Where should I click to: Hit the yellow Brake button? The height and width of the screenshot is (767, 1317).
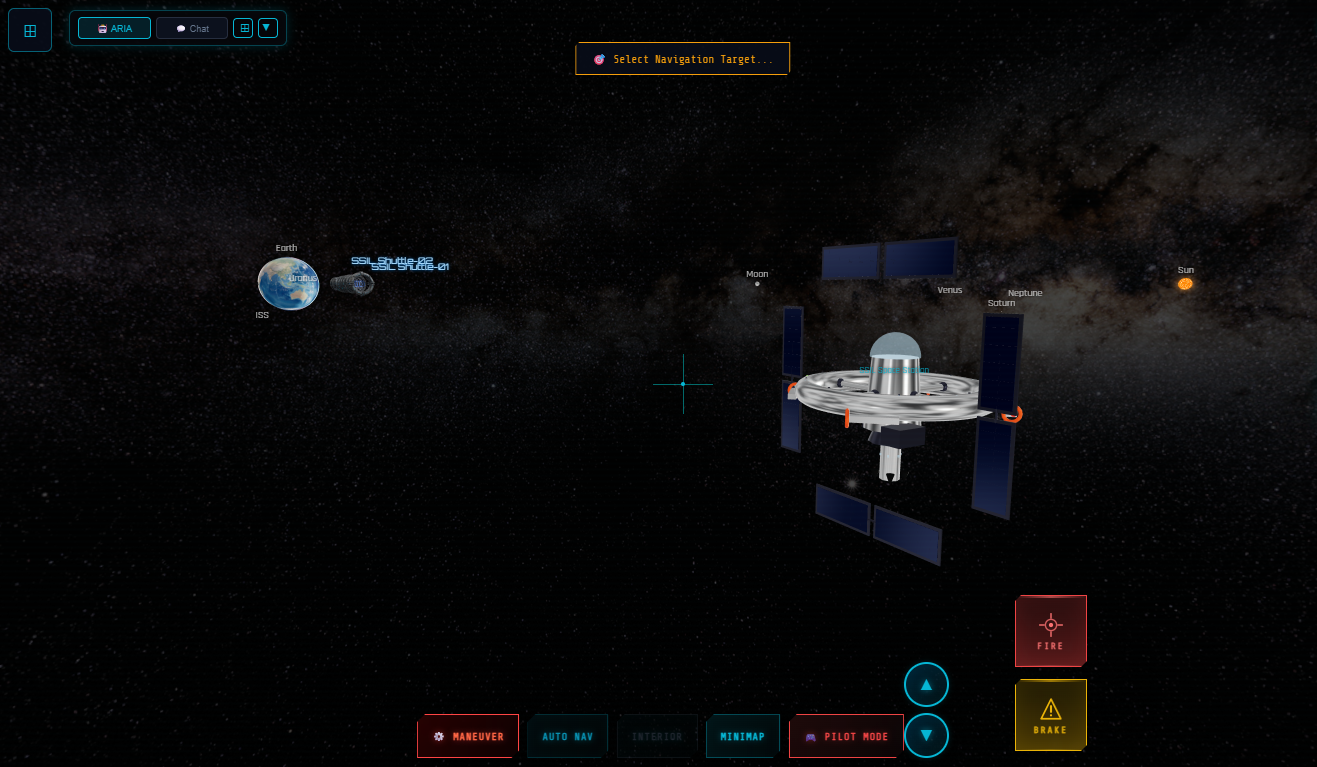click(x=1050, y=715)
